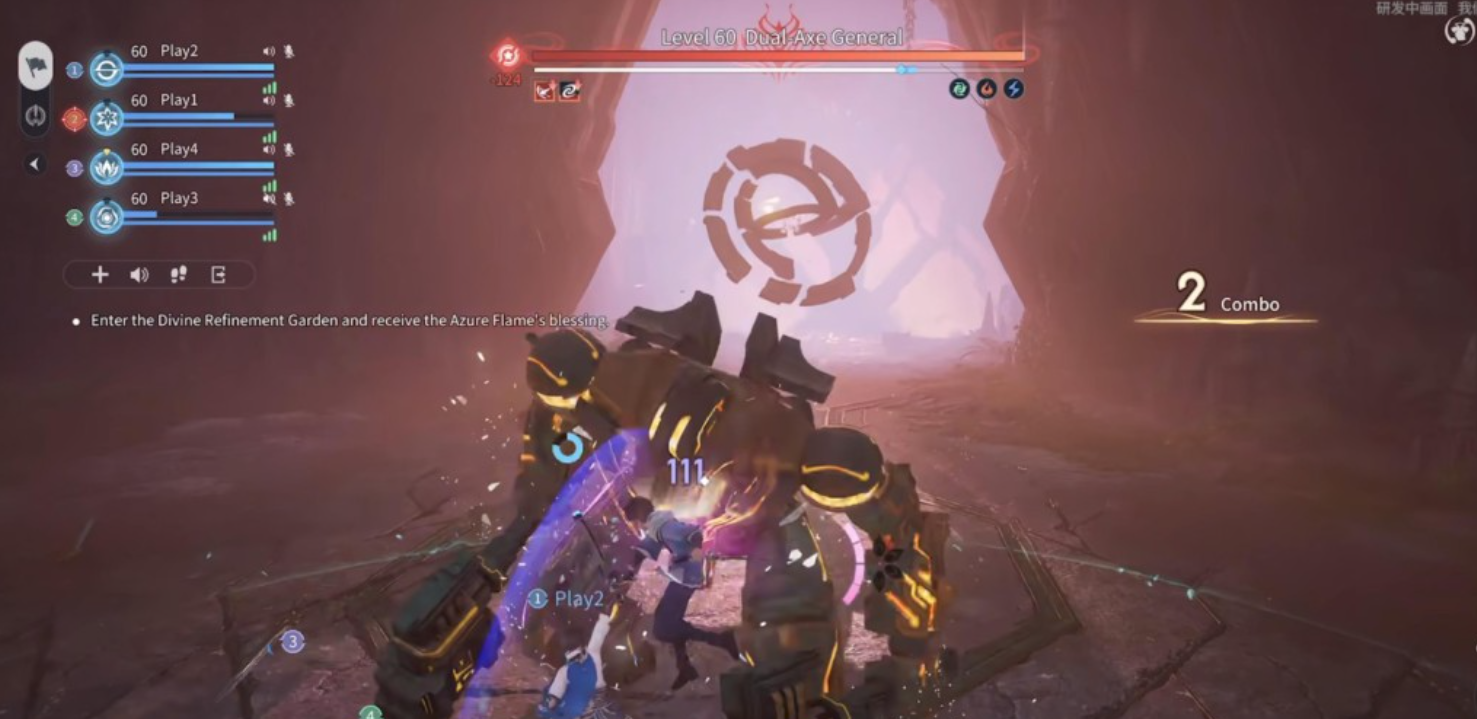The height and width of the screenshot is (719, 1477).
Task: Activate the footprints follow button
Action: pyautogui.click(x=179, y=275)
